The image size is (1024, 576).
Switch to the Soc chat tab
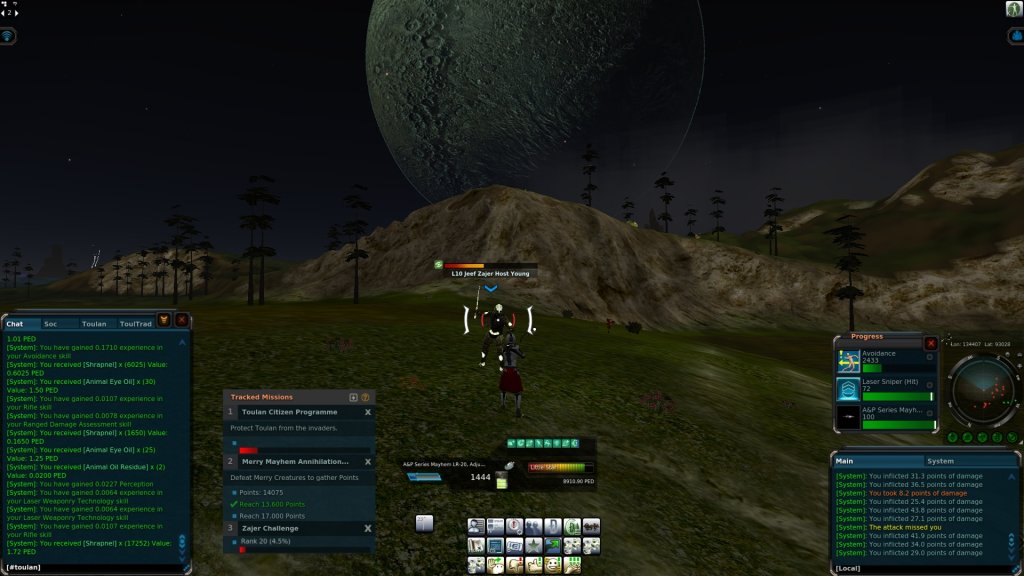(x=51, y=324)
